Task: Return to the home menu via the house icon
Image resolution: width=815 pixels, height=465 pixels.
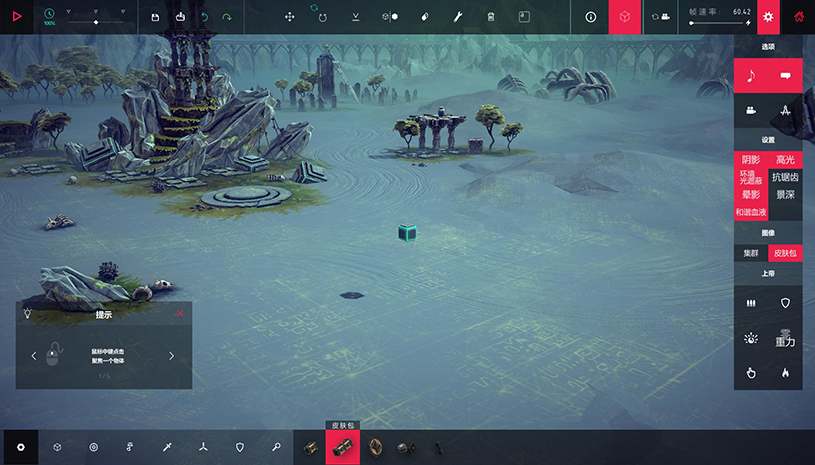Action: 799,17
